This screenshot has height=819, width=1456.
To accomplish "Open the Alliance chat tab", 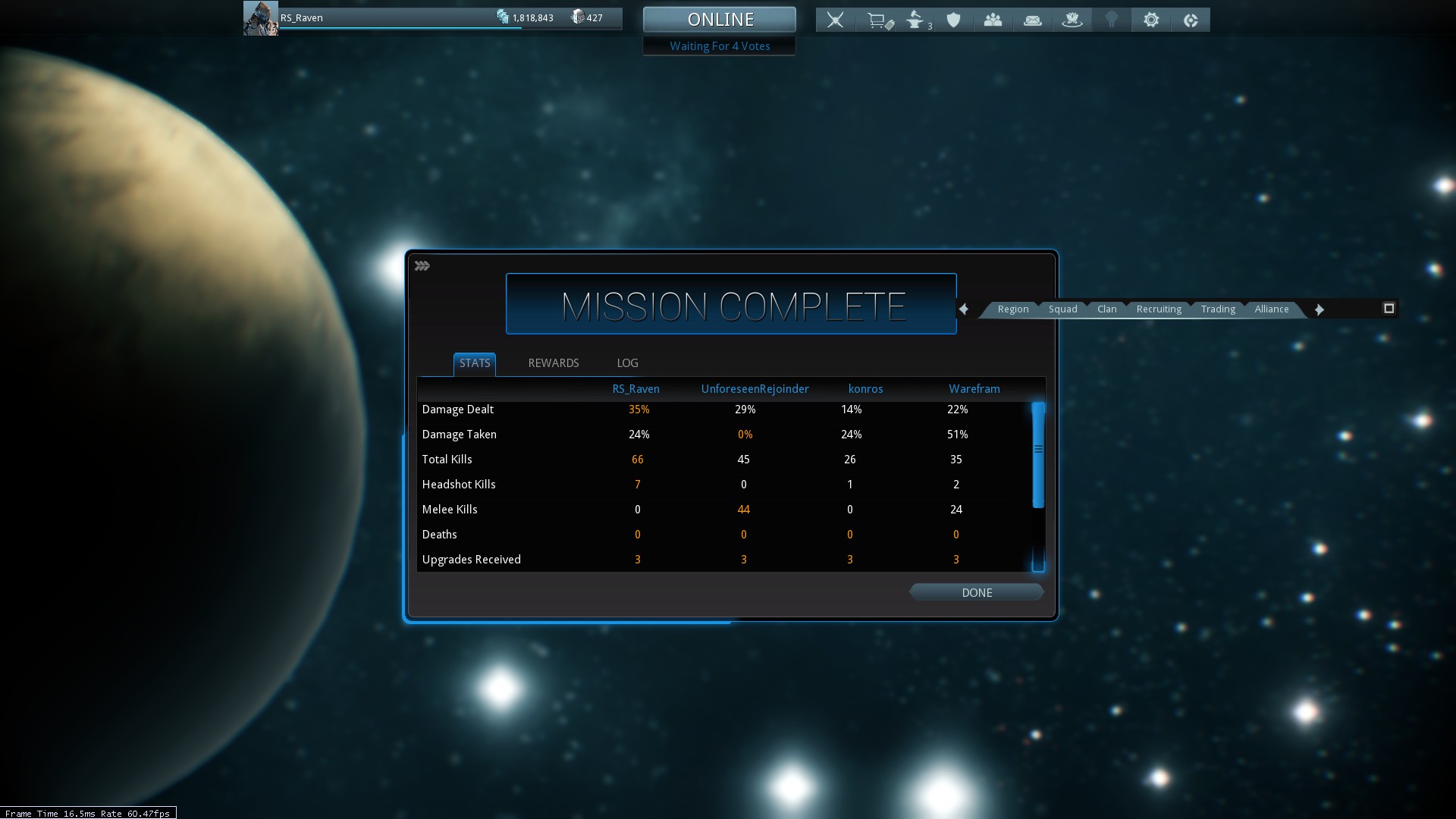I will pos(1271,309).
